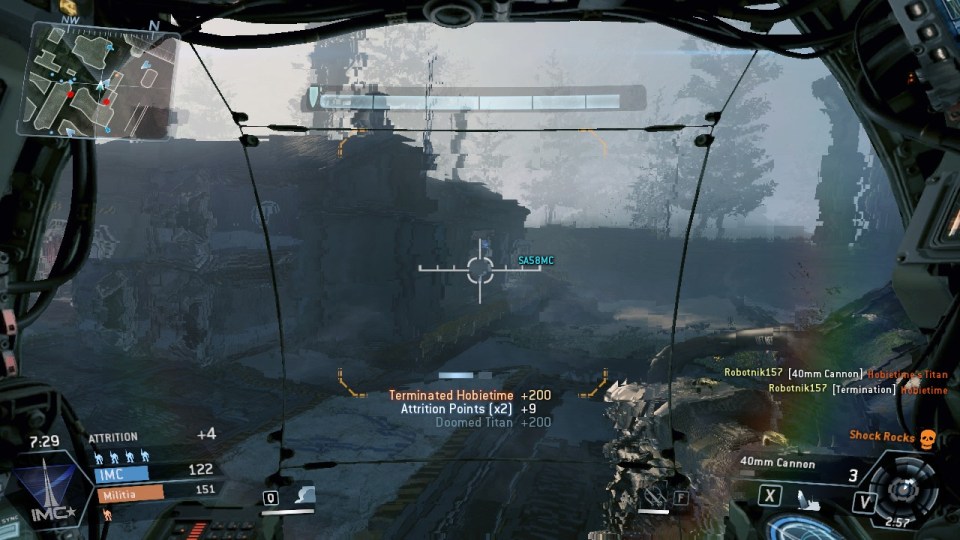This screenshot has width=960, height=540.
Task: Select the SA58MC player name tag
Action: pyautogui.click(x=536, y=261)
